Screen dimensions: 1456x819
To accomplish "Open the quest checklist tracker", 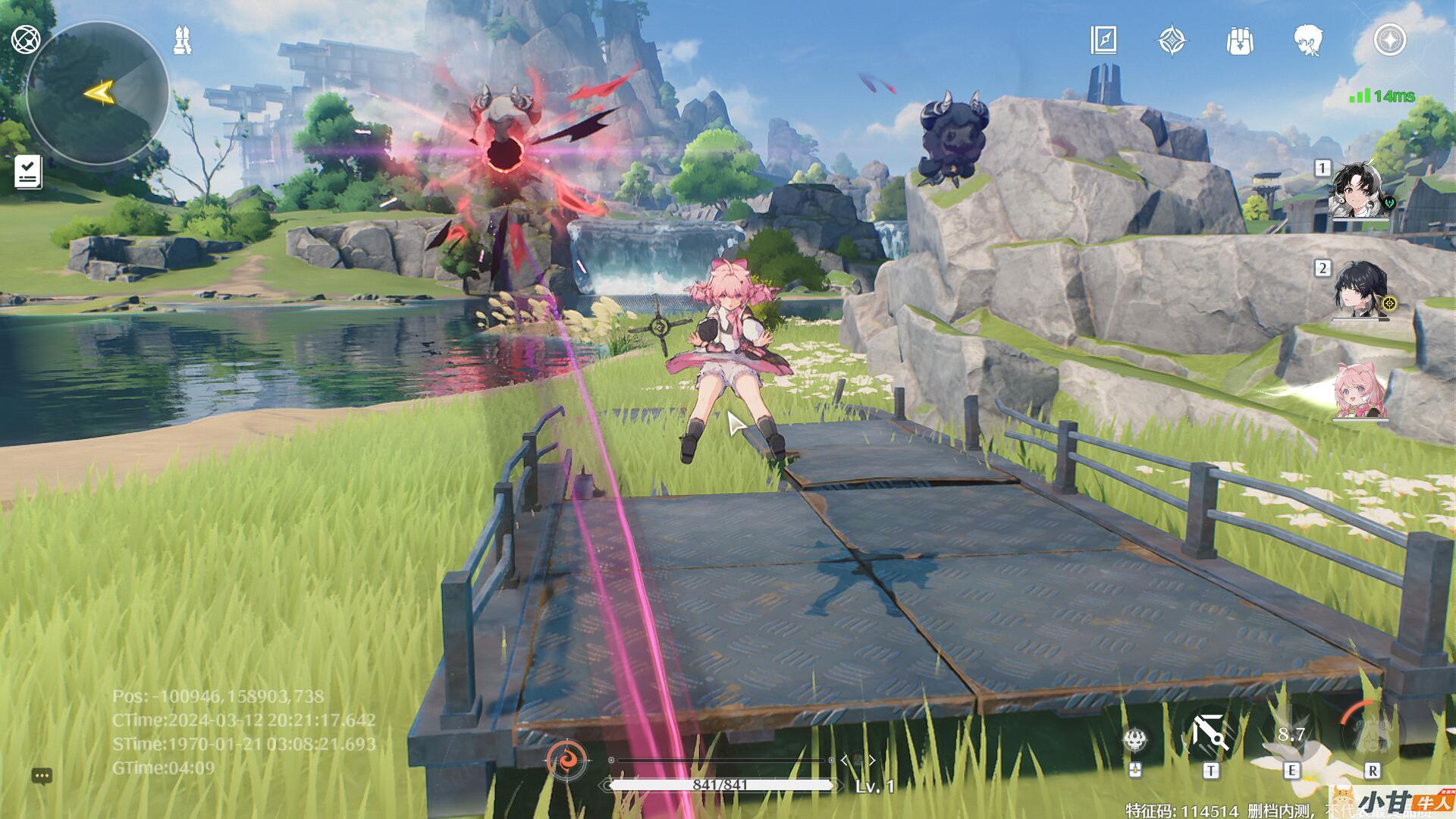I will pyautogui.click(x=28, y=171).
